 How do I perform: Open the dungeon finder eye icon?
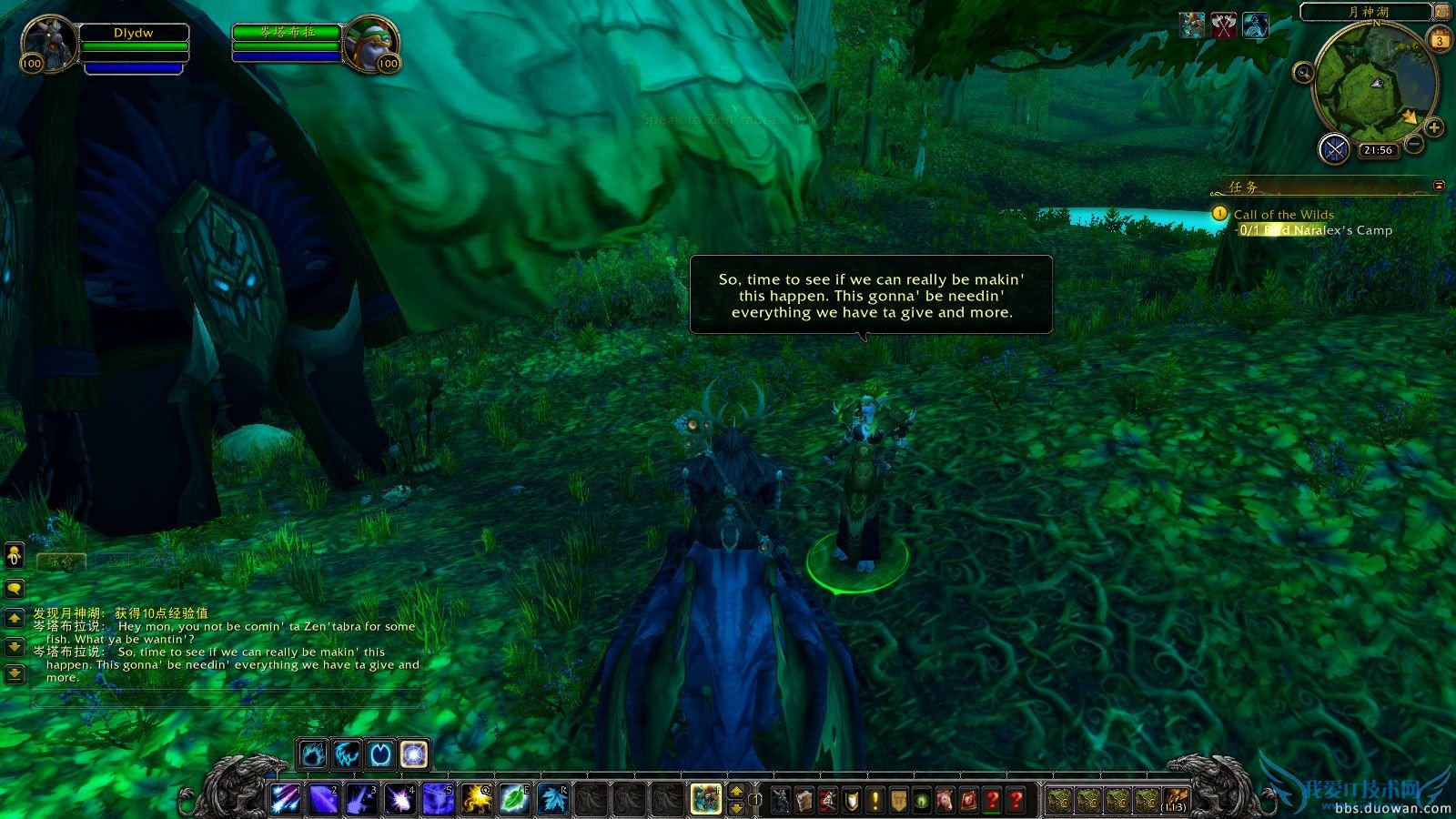point(921,798)
